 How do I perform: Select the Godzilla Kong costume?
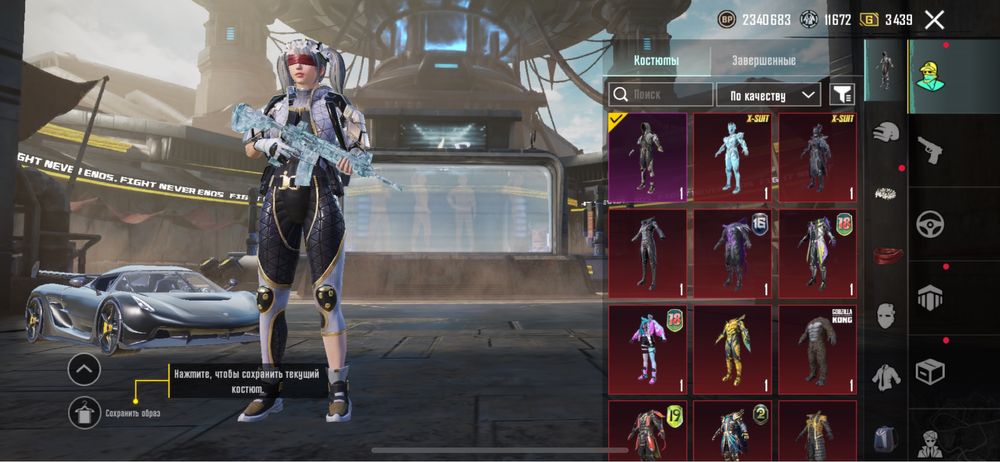[817, 348]
